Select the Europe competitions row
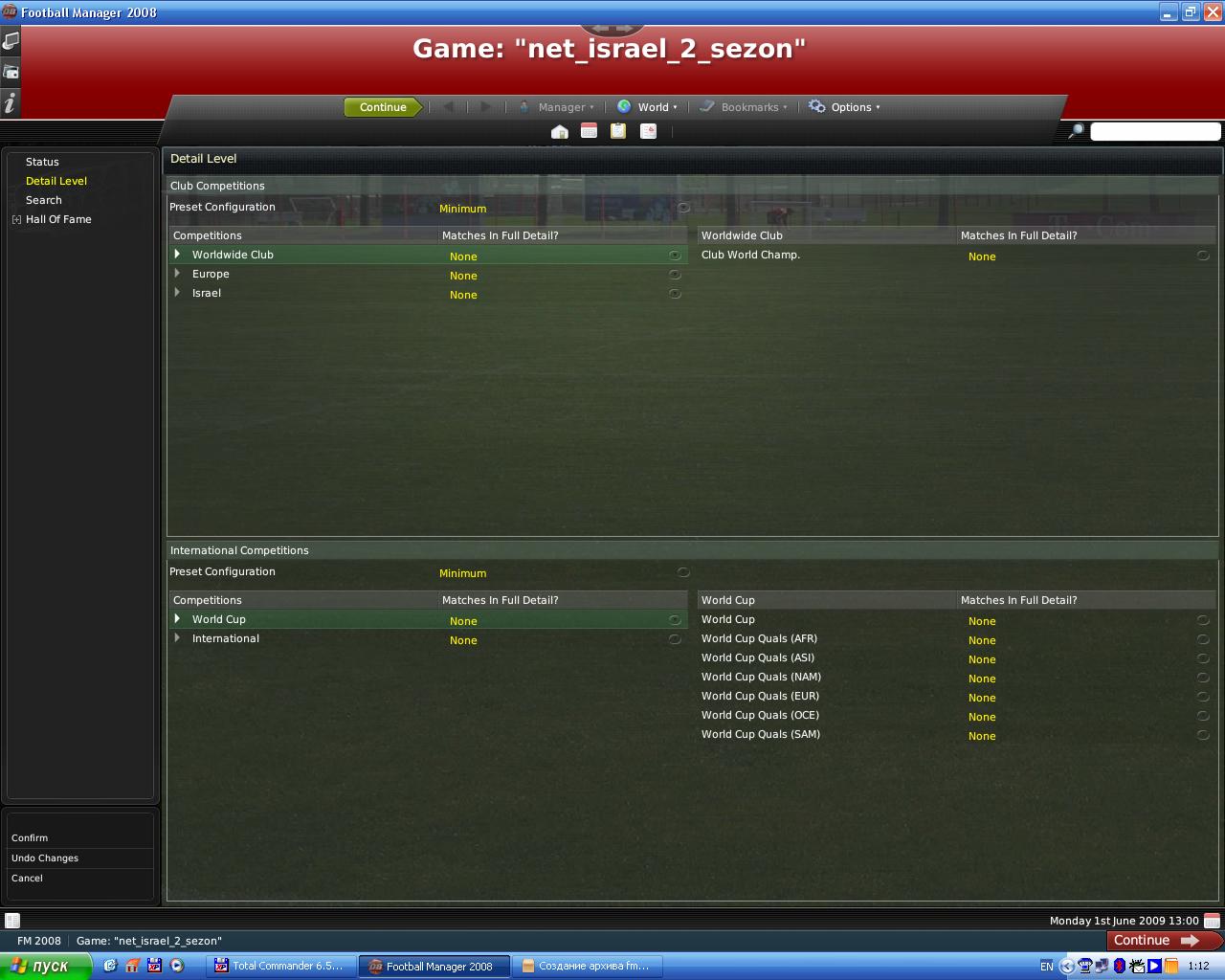1225x980 pixels. (x=211, y=275)
